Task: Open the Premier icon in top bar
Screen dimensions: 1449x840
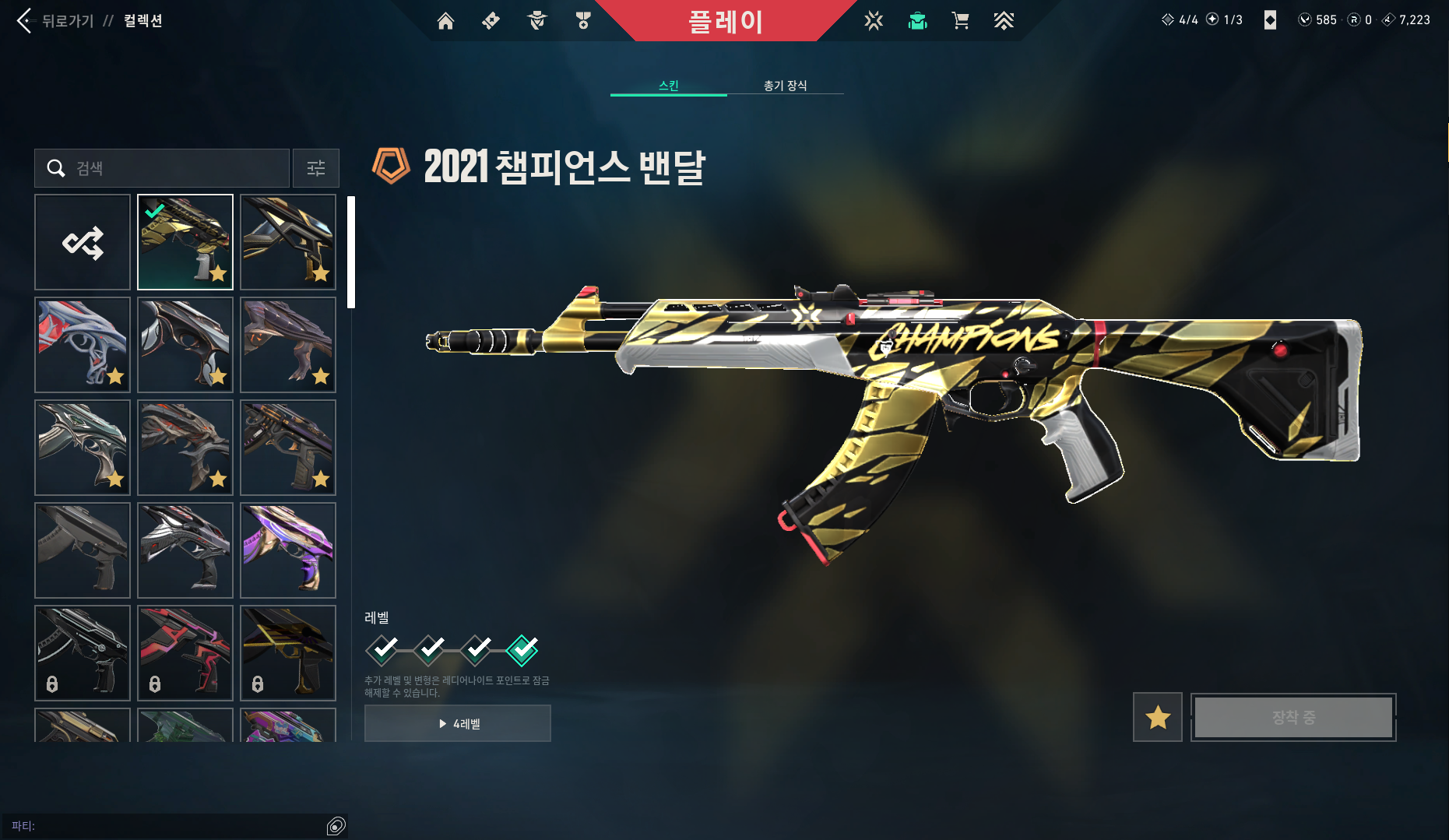Action: (1004, 21)
